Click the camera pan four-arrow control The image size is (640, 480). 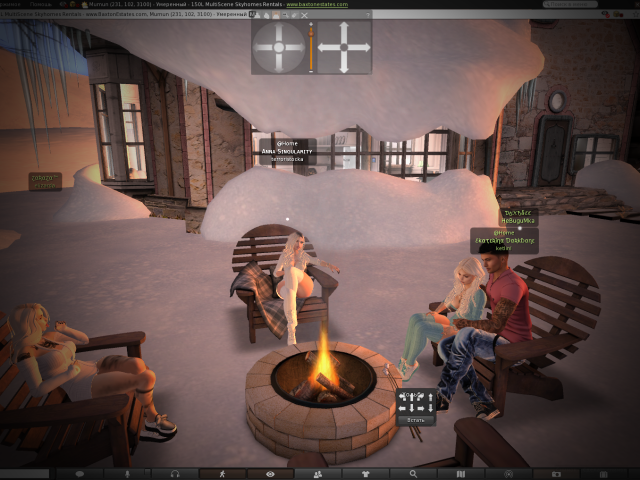pos(343,47)
